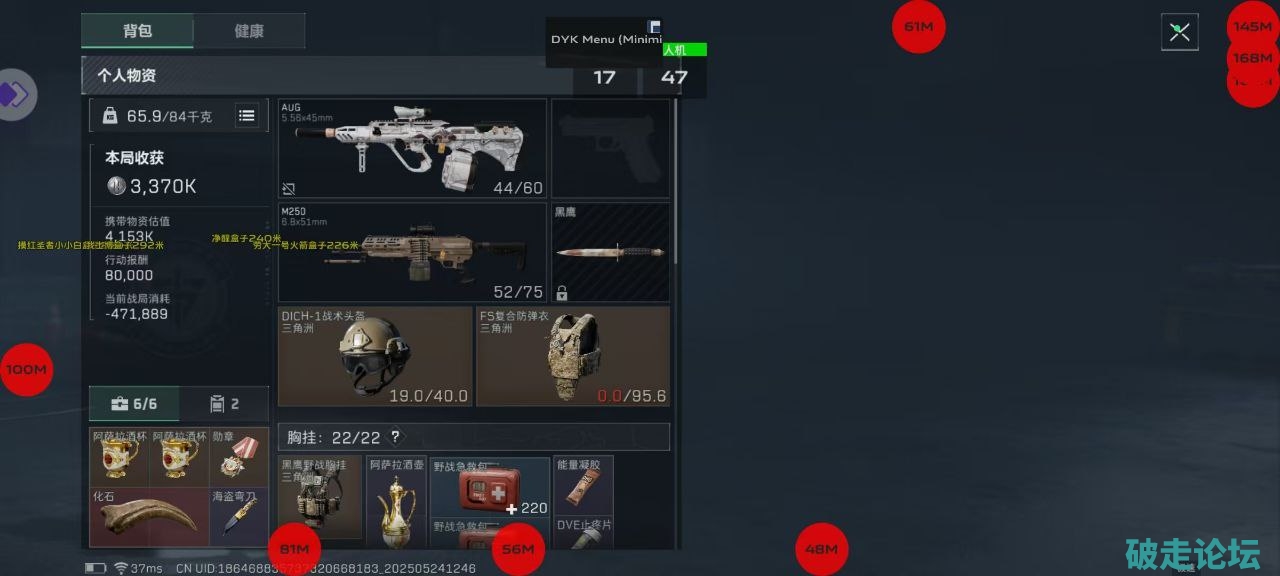Open the clipboard tab showing 2

click(x=224, y=404)
